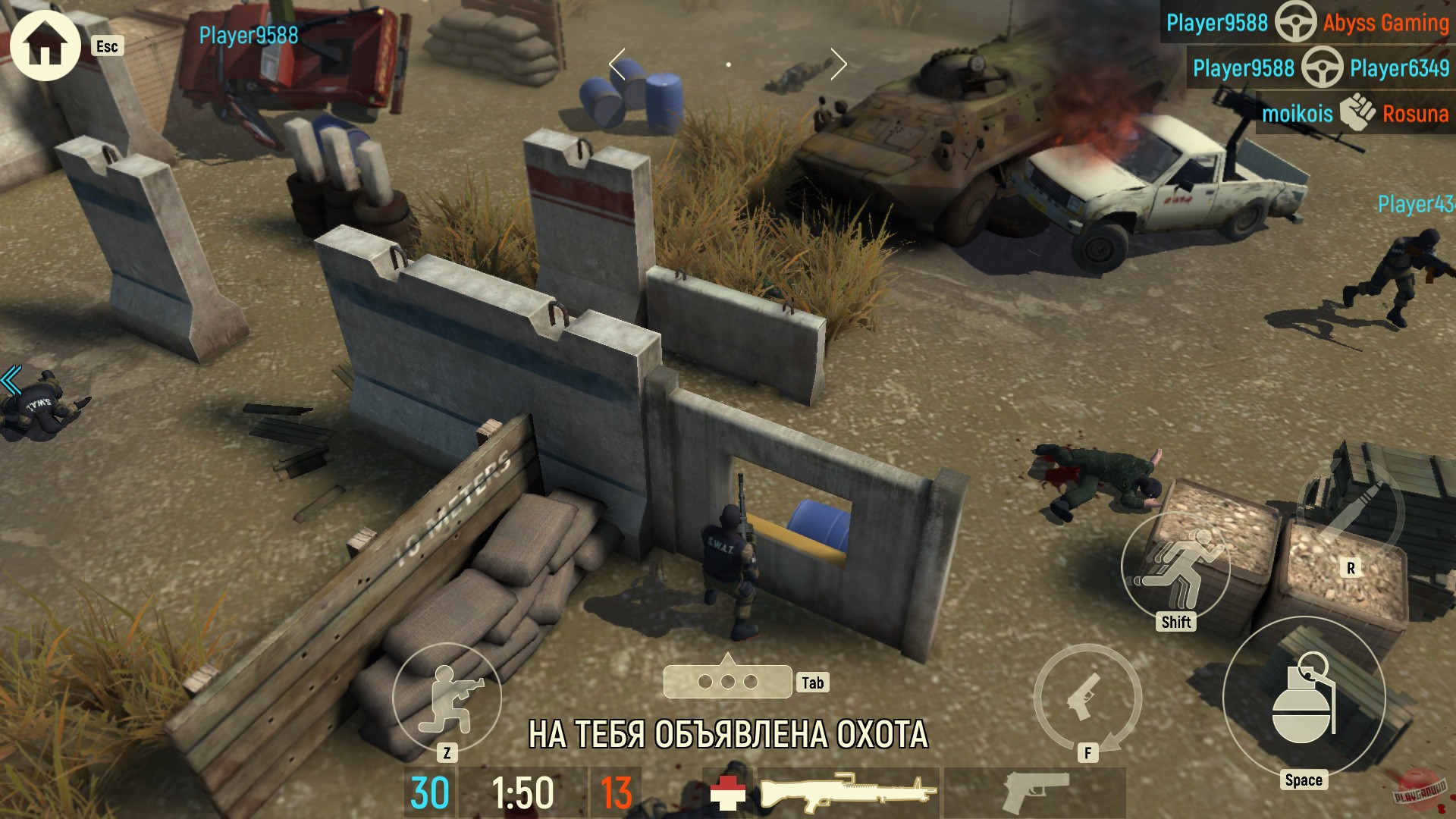Open the home menu labeled Esc

point(45,45)
